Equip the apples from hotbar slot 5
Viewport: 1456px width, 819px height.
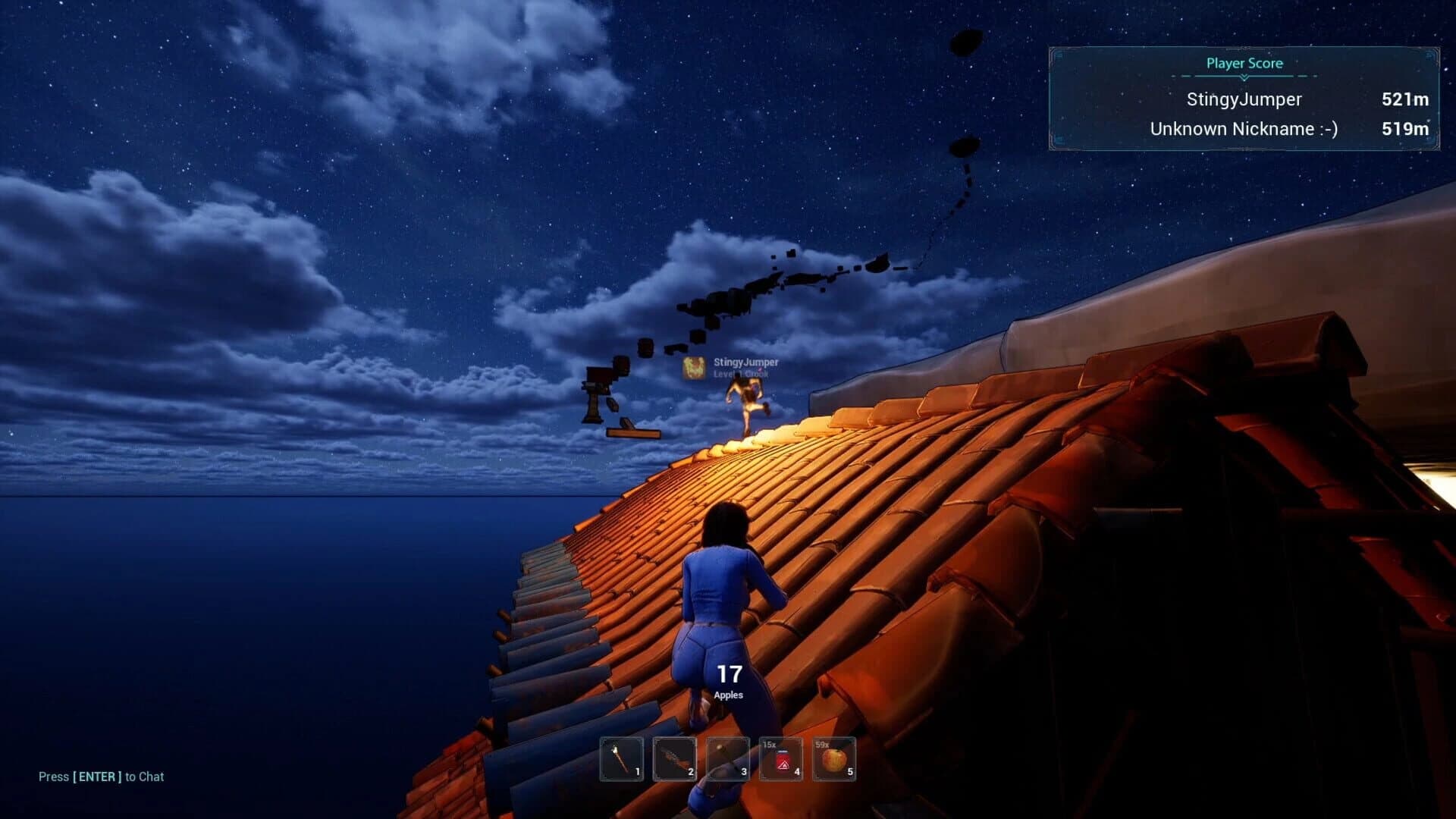coord(834,758)
